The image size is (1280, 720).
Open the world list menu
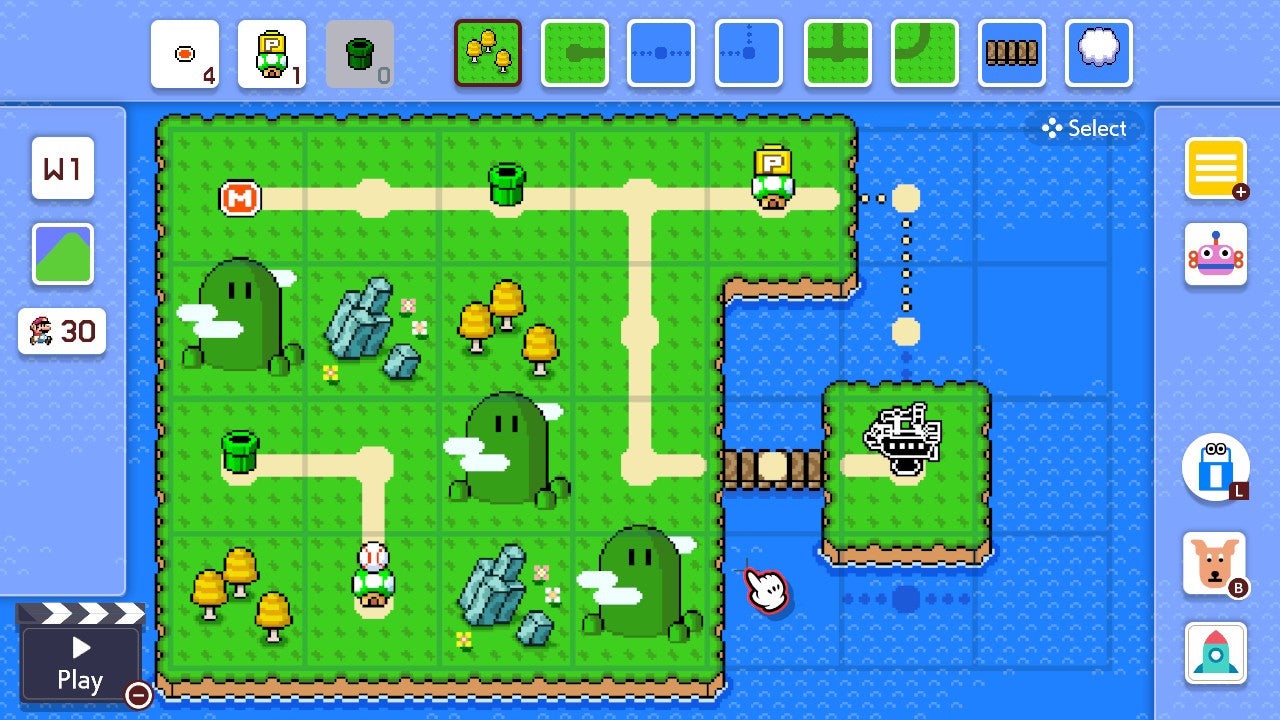(x=1216, y=168)
